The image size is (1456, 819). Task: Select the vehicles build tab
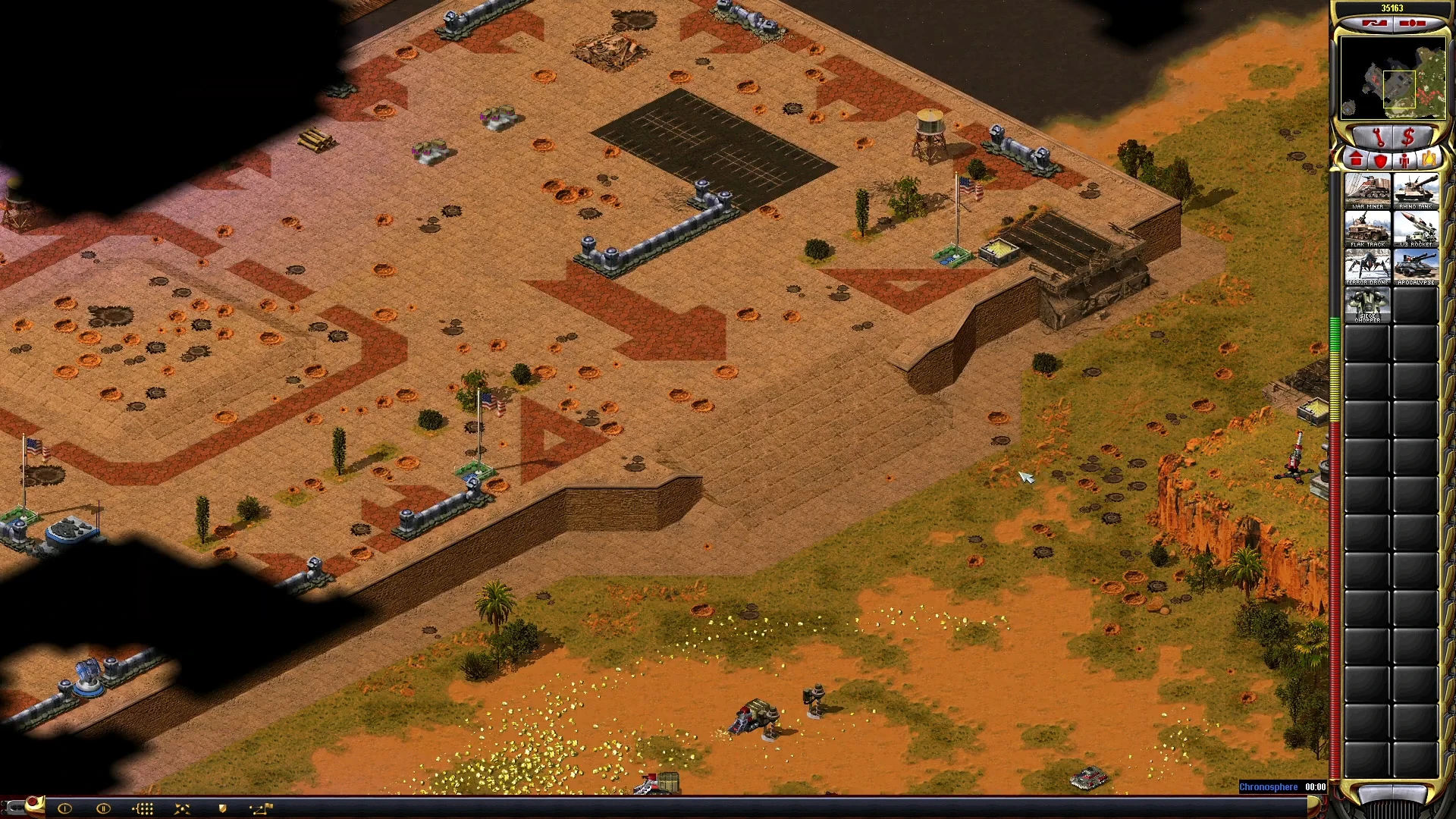(1429, 160)
